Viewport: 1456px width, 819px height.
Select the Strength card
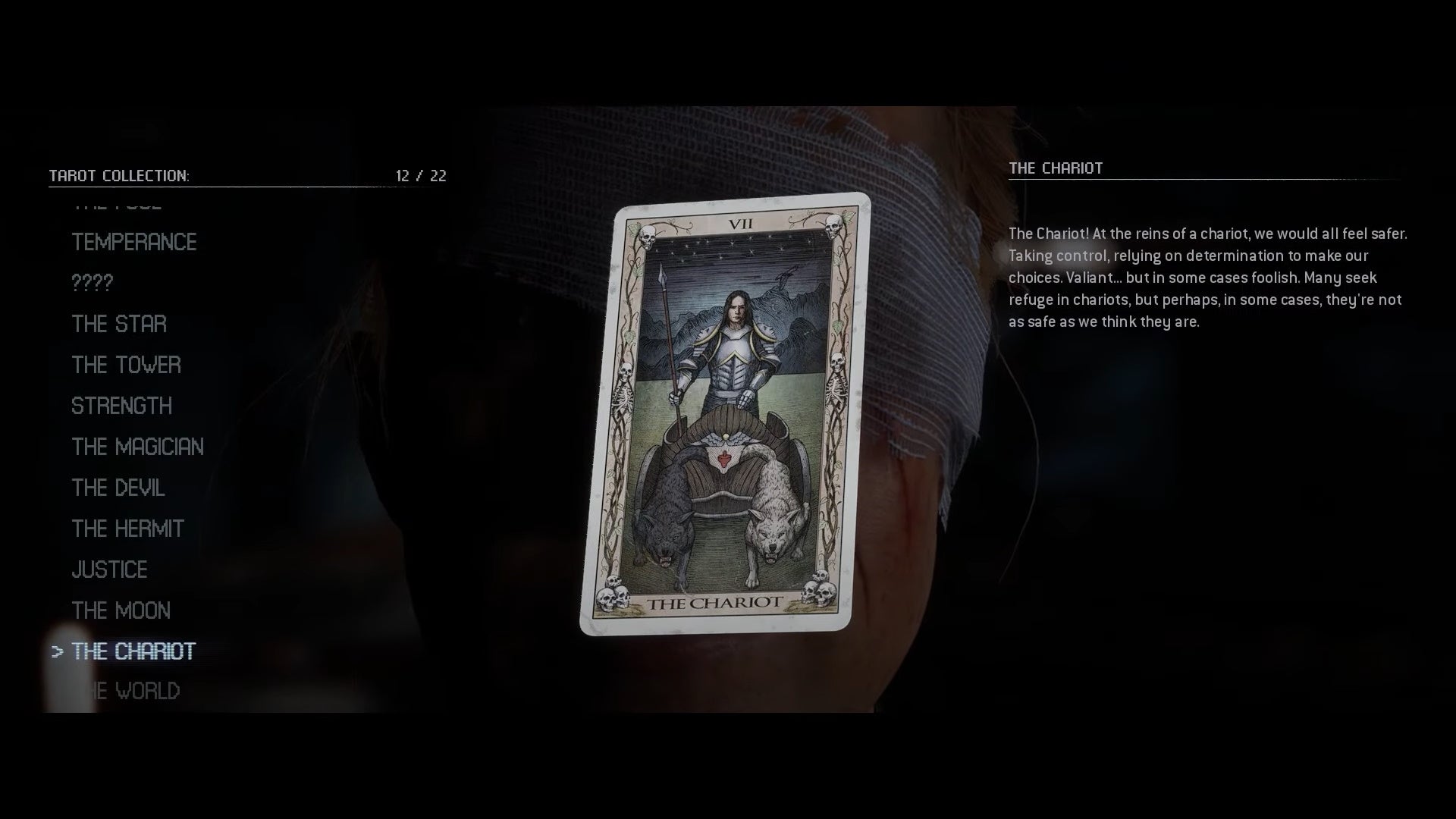point(121,406)
